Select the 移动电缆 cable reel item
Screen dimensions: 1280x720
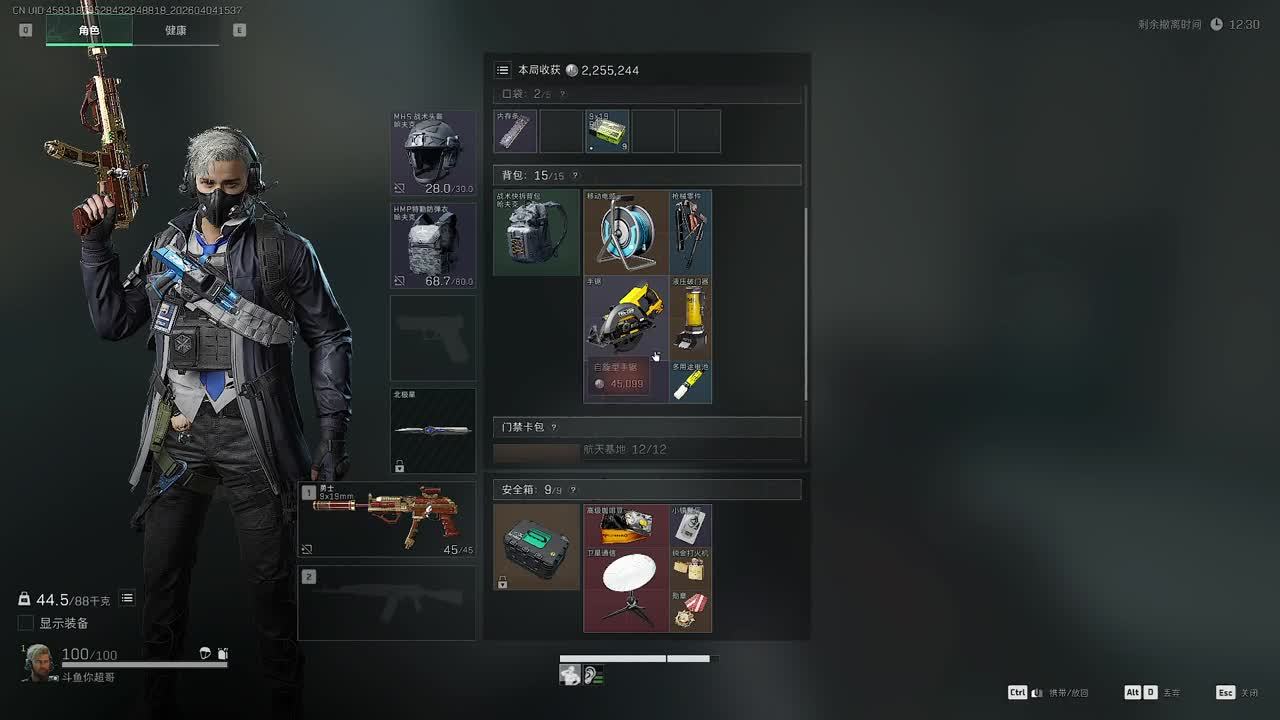pyautogui.click(x=626, y=232)
